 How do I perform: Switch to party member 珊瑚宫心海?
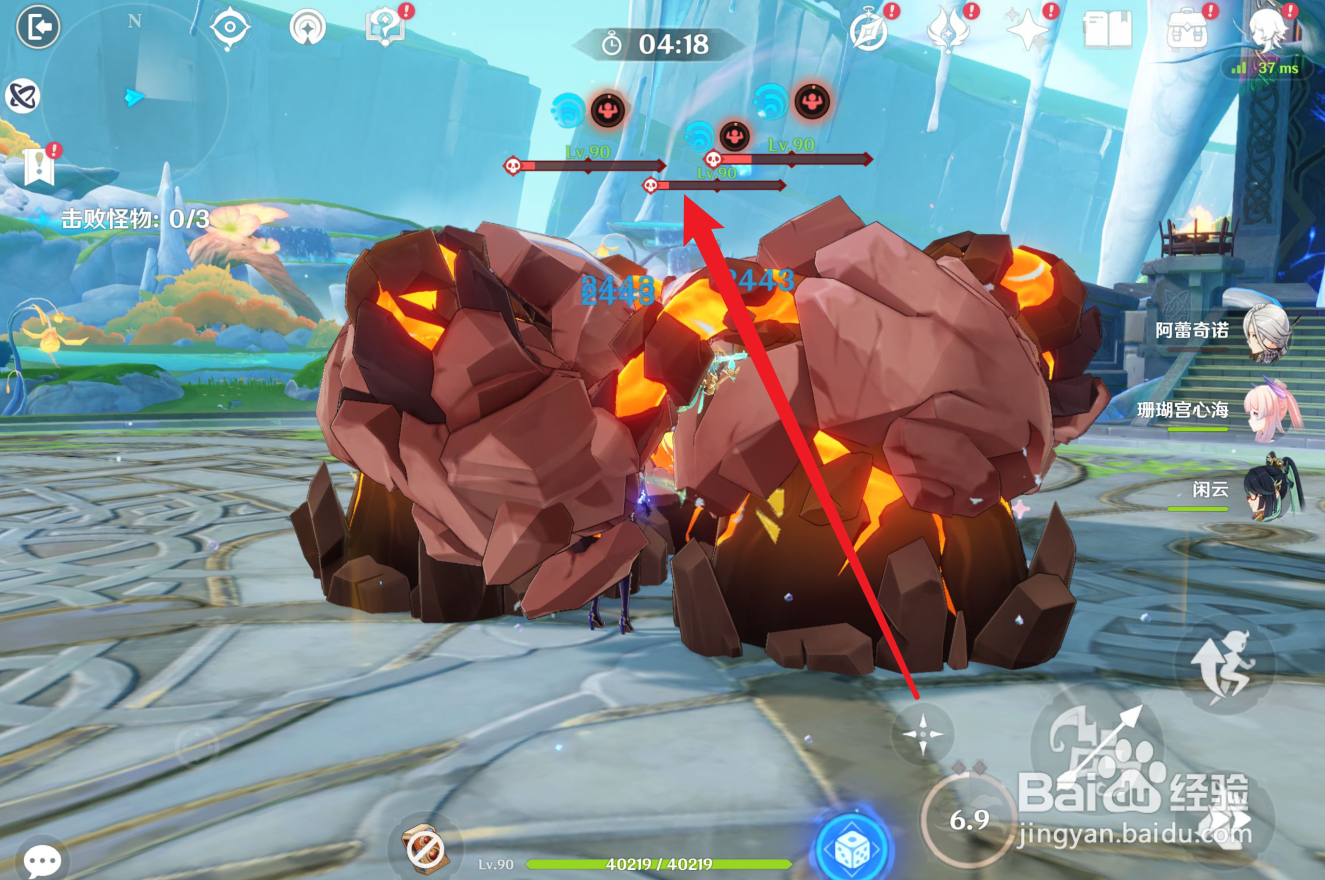tap(1264, 410)
